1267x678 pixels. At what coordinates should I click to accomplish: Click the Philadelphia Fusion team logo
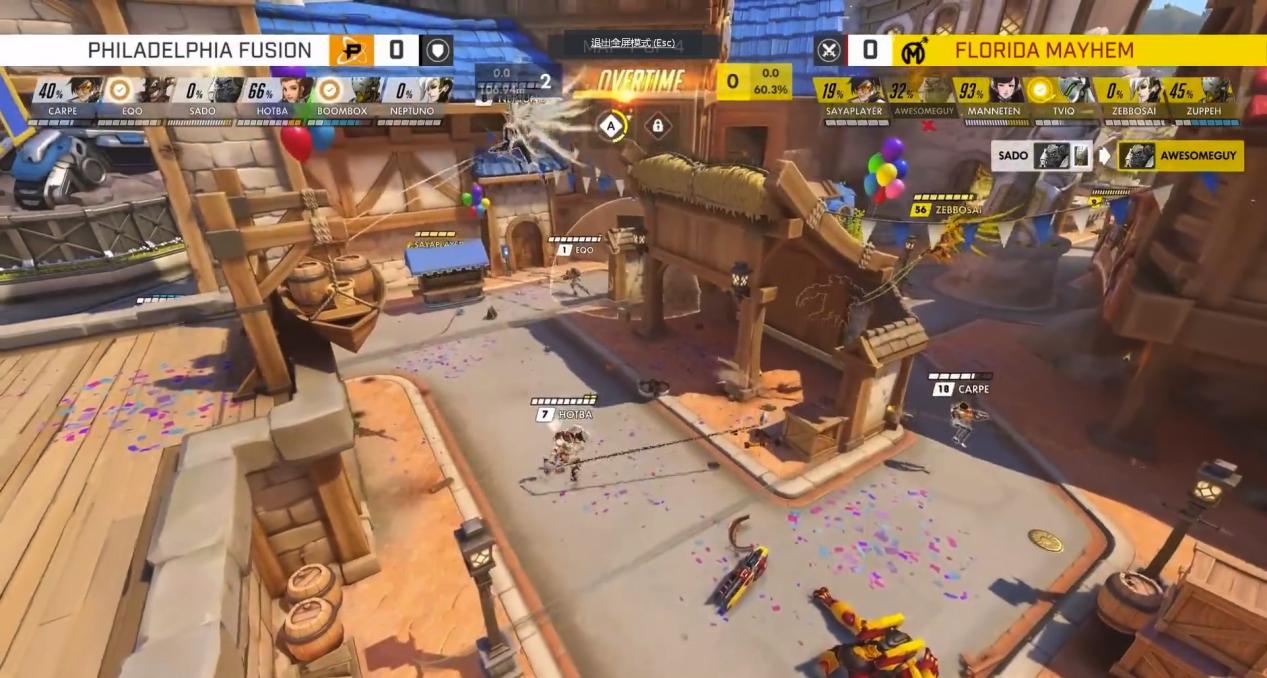(351, 50)
